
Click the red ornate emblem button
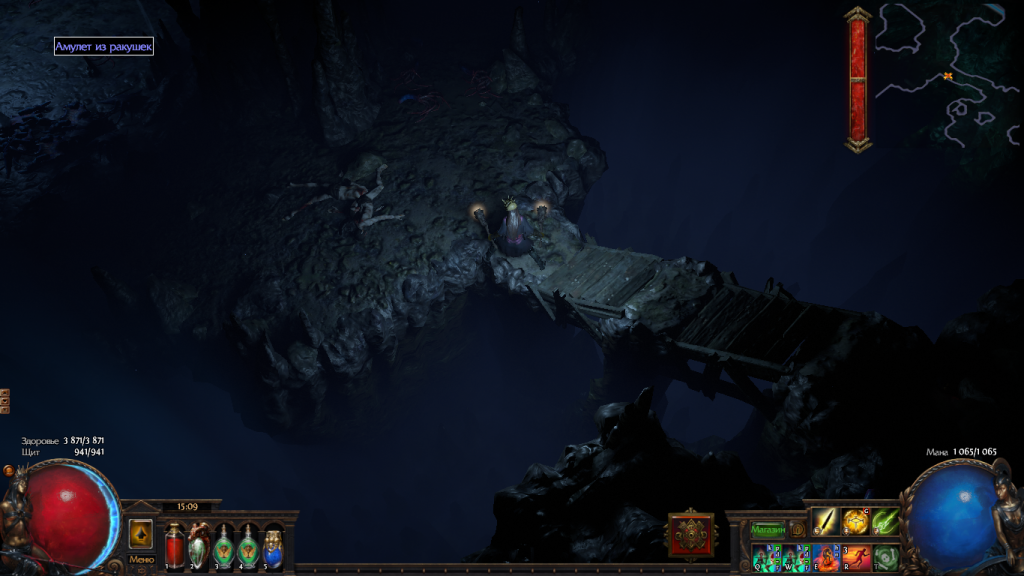point(691,534)
